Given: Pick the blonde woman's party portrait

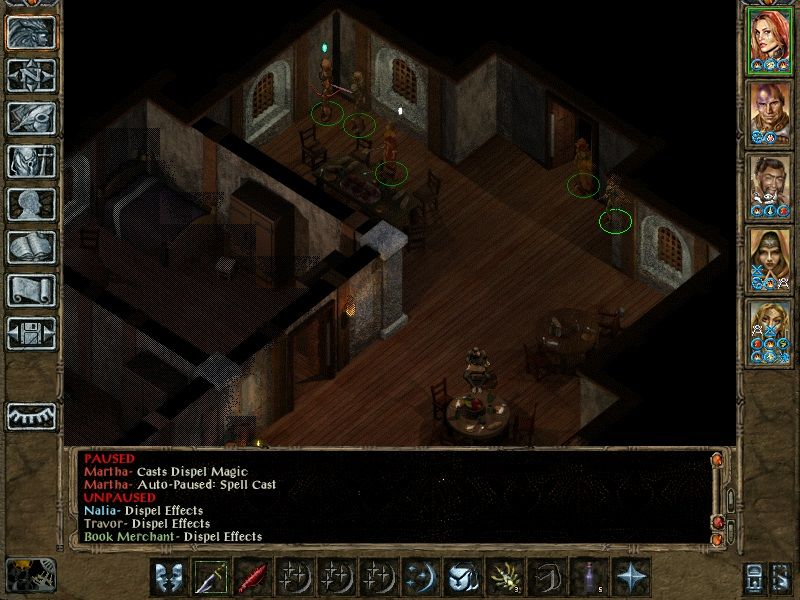Looking at the screenshot, I should click(x=769, y=333).
